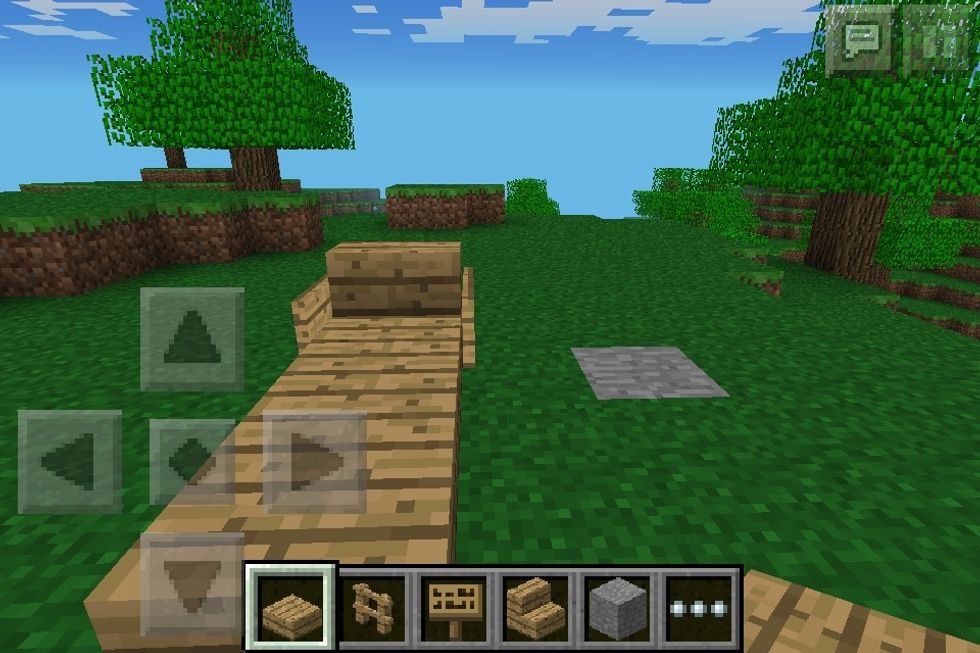The height and width of the screenshot is (653, 980).
Task: Choose the sign in the hotbar
Action: pos(454,607)
